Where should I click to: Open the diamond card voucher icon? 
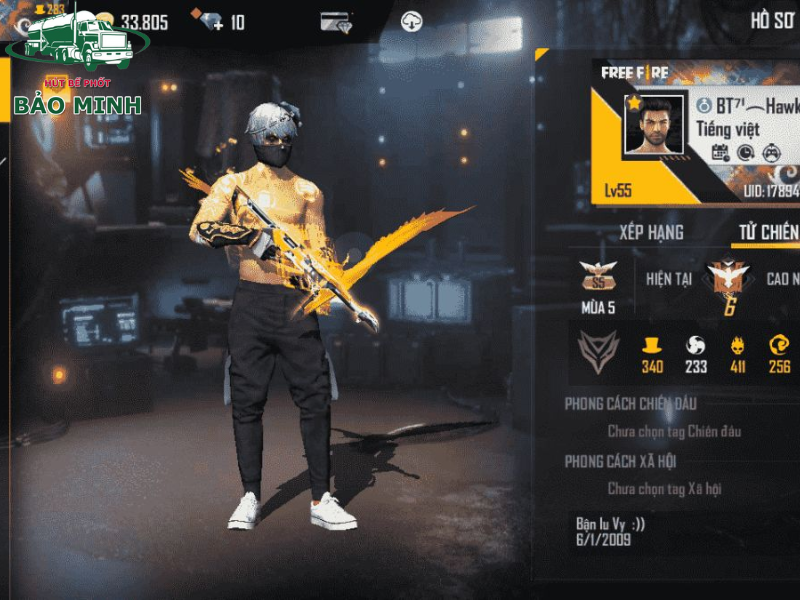[335, 21]
